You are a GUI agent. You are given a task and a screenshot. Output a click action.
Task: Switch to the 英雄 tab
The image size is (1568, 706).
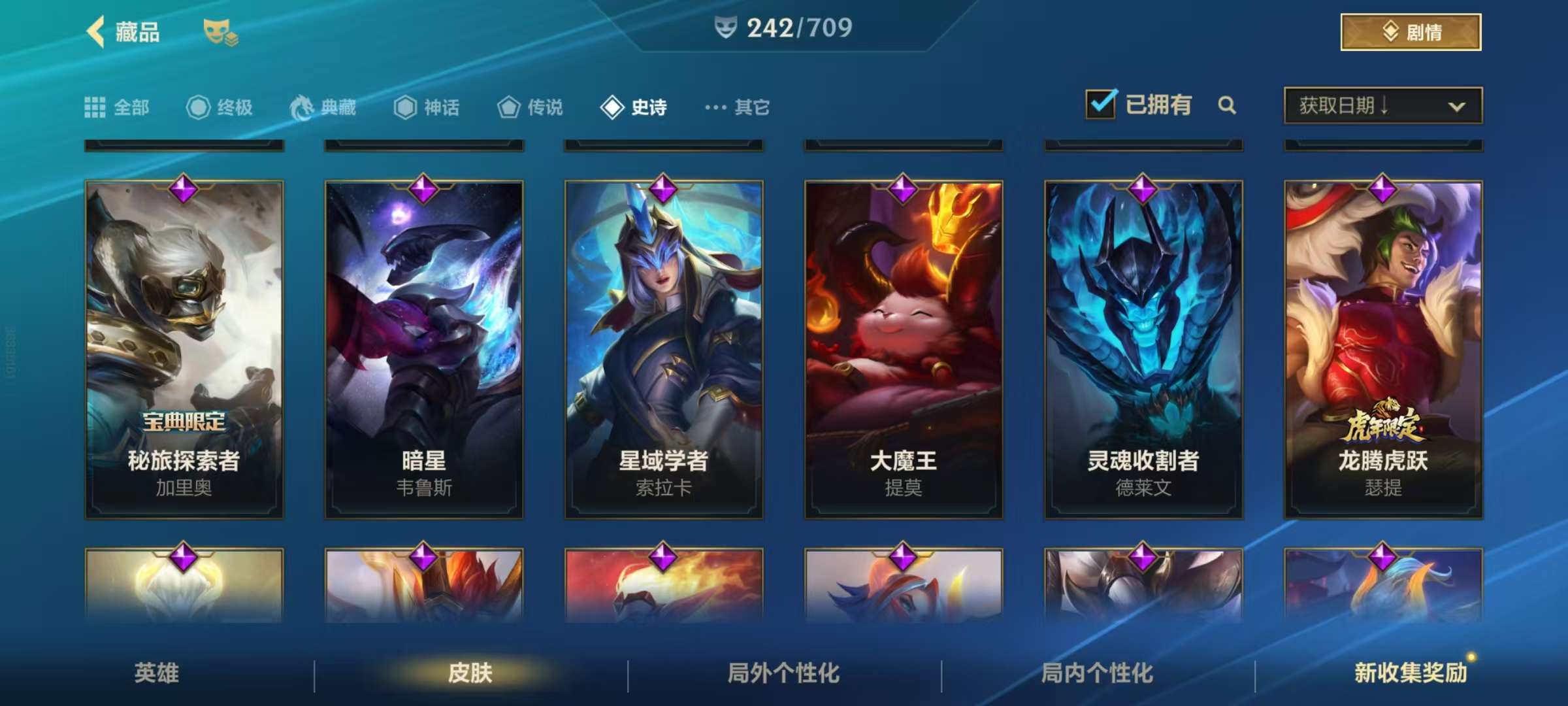coord(157,673)
